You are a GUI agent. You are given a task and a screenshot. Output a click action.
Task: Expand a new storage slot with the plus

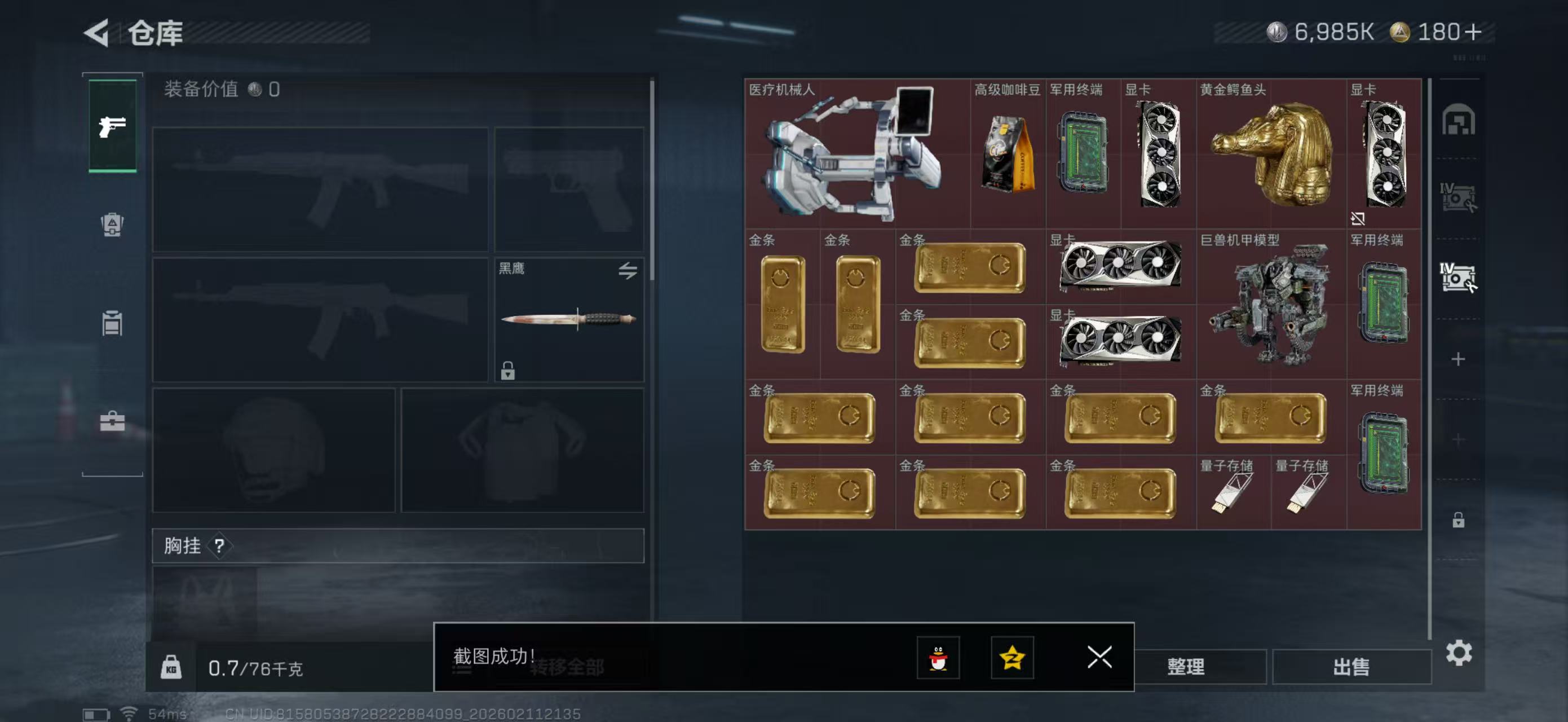(1460, 359)
